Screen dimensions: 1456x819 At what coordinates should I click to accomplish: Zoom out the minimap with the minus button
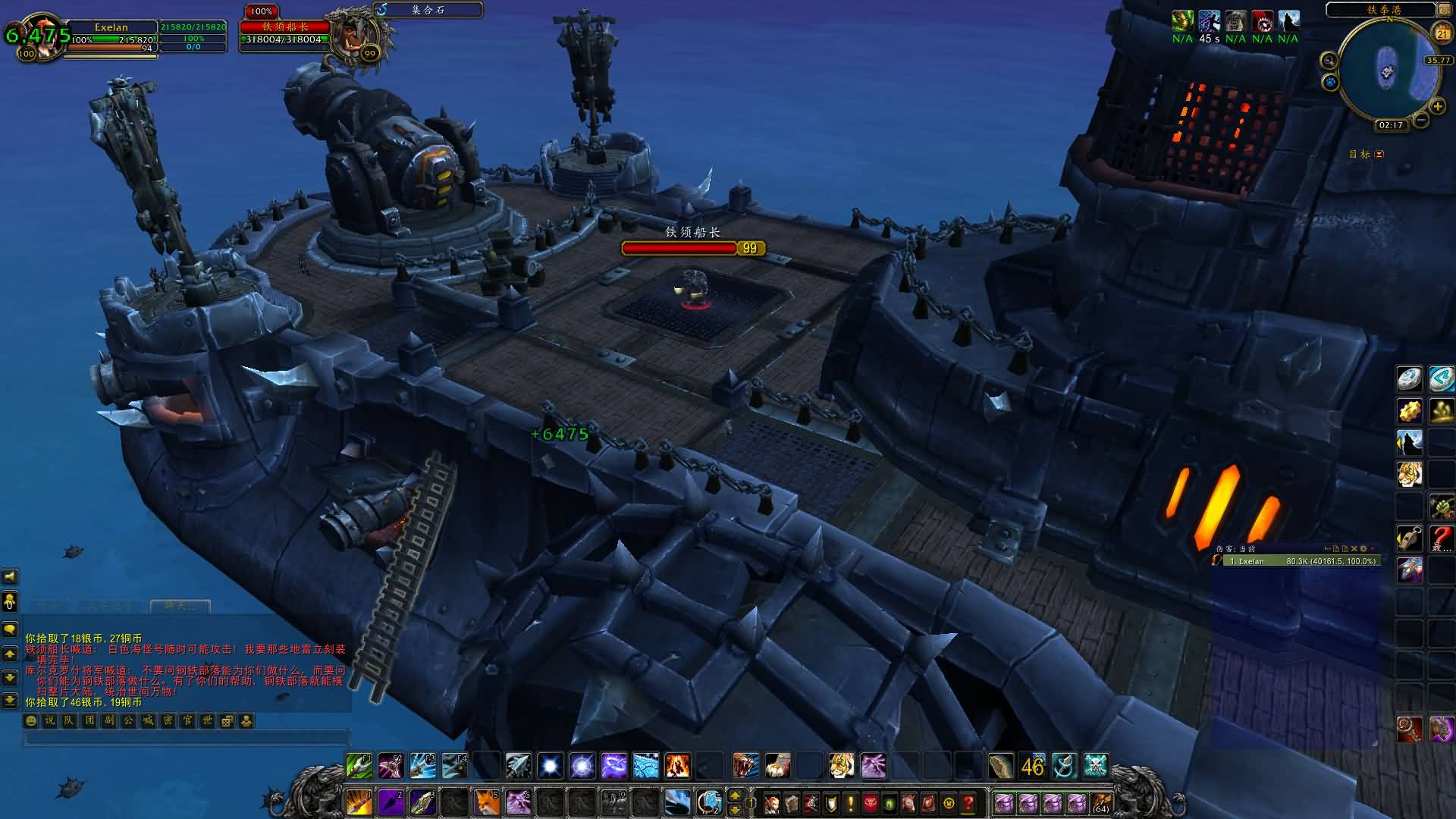pyautogui.click(x=1421, y=120)
